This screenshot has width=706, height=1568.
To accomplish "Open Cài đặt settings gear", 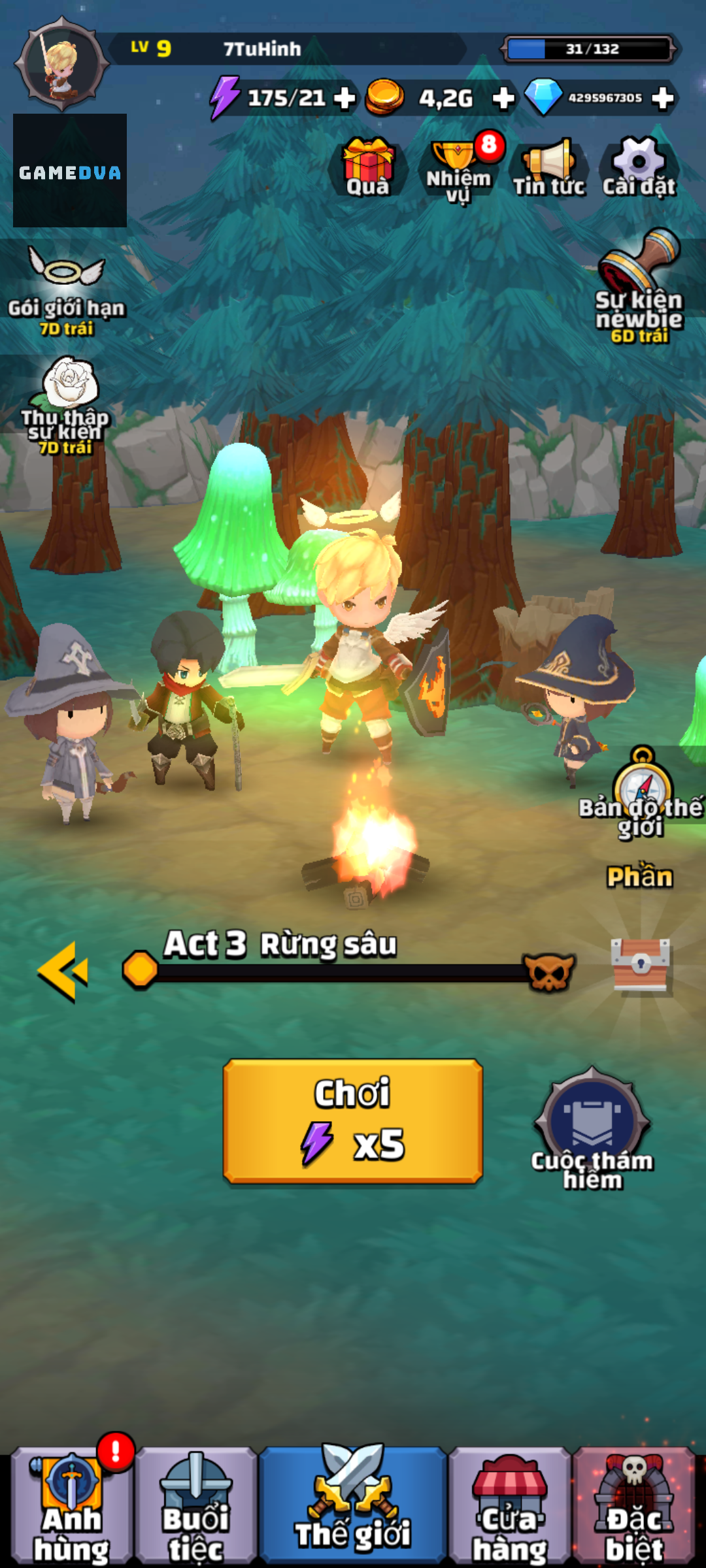I will (x=639, y=167).
